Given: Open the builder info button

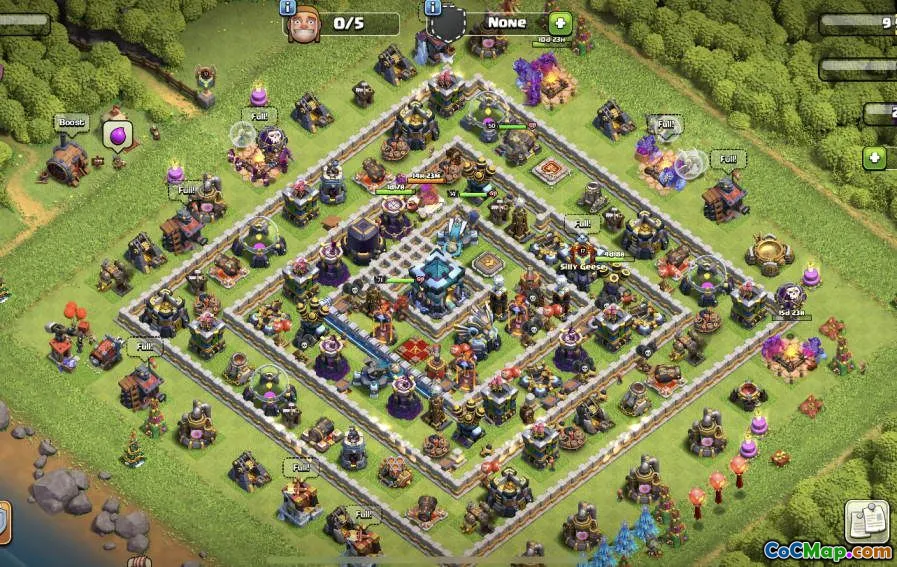Looking at the screenshot, I should 288,8.
